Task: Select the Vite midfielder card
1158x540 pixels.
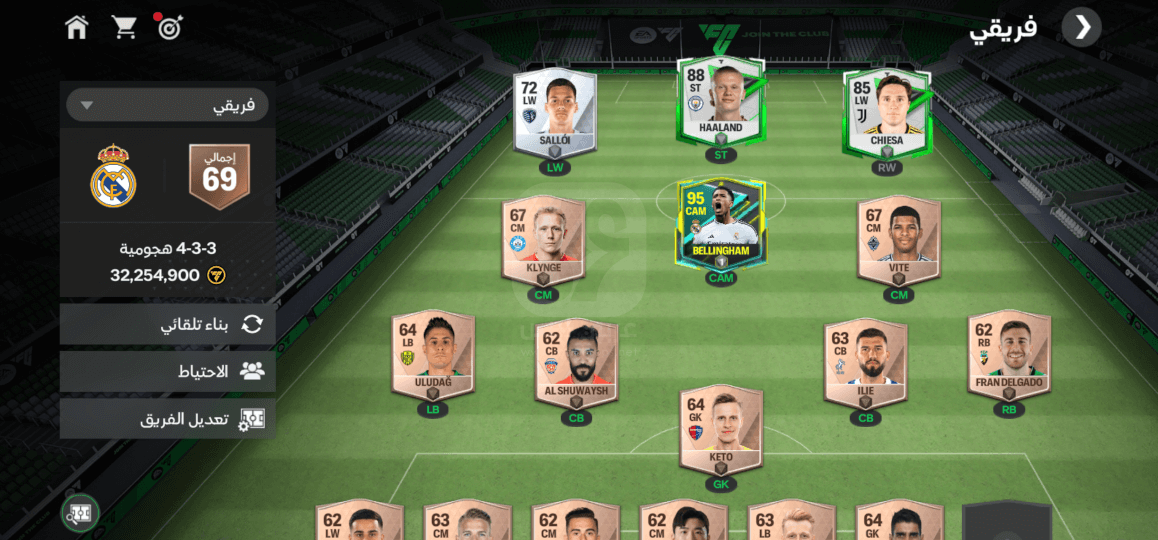Action: pos(899,238)
